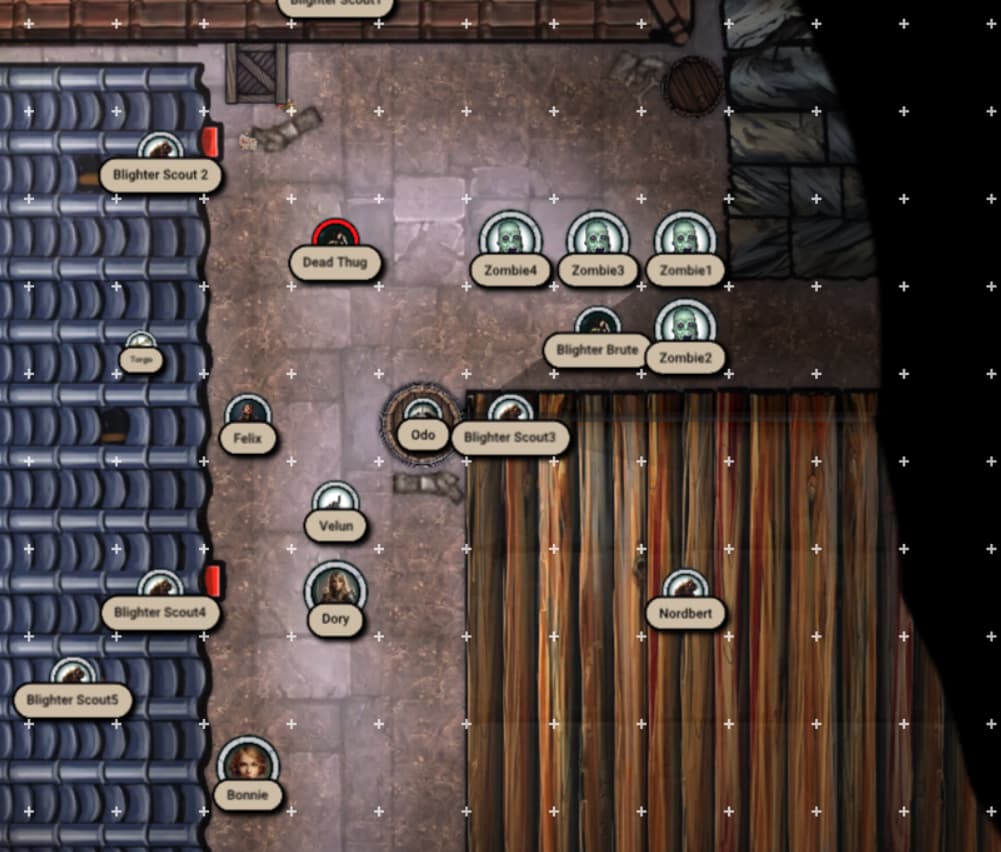This screenshot has width=1001, height=852.
Task: Select the Zombie1 token
Action: point(685,240)
